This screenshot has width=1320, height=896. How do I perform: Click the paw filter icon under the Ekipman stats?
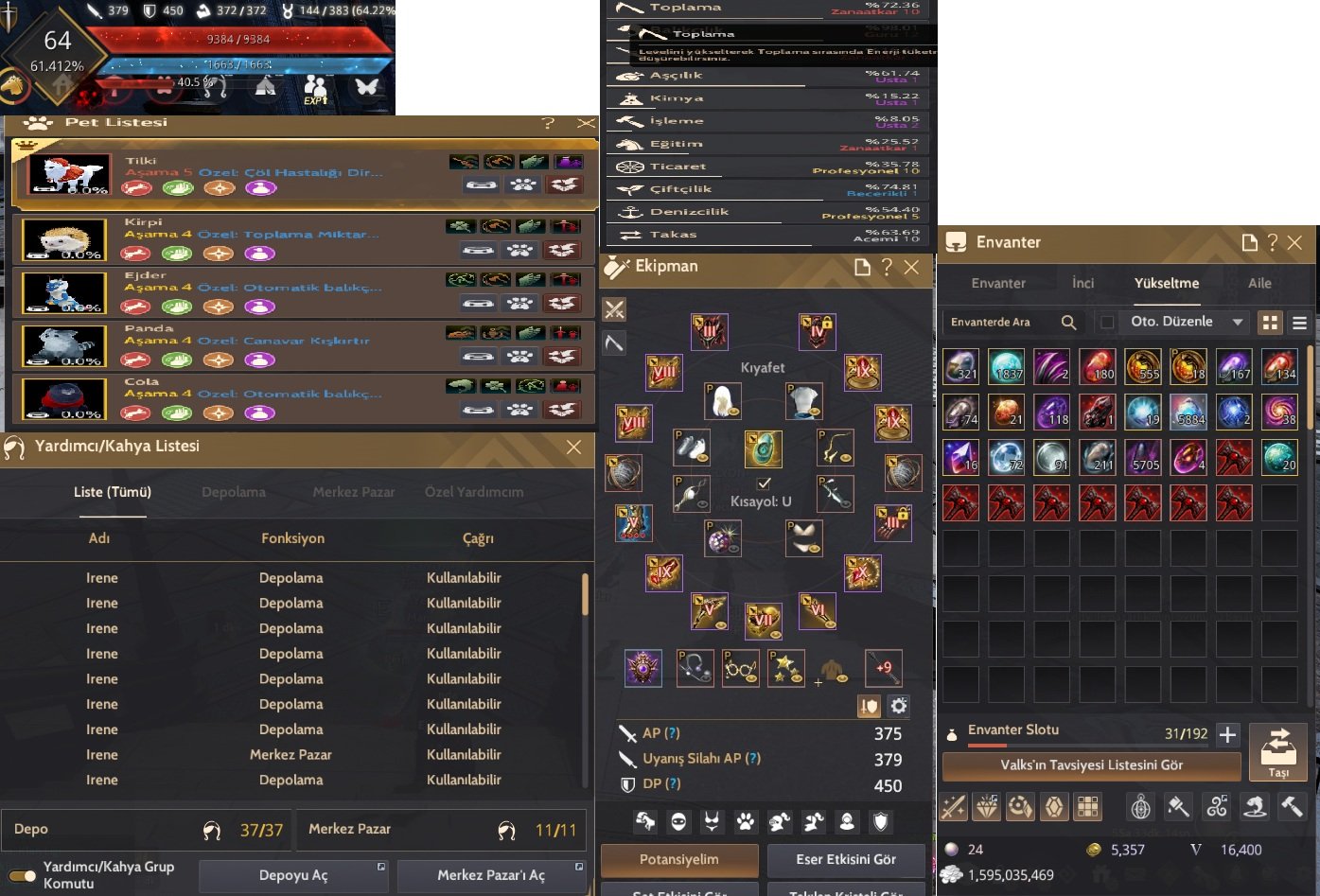coord(744,821)
